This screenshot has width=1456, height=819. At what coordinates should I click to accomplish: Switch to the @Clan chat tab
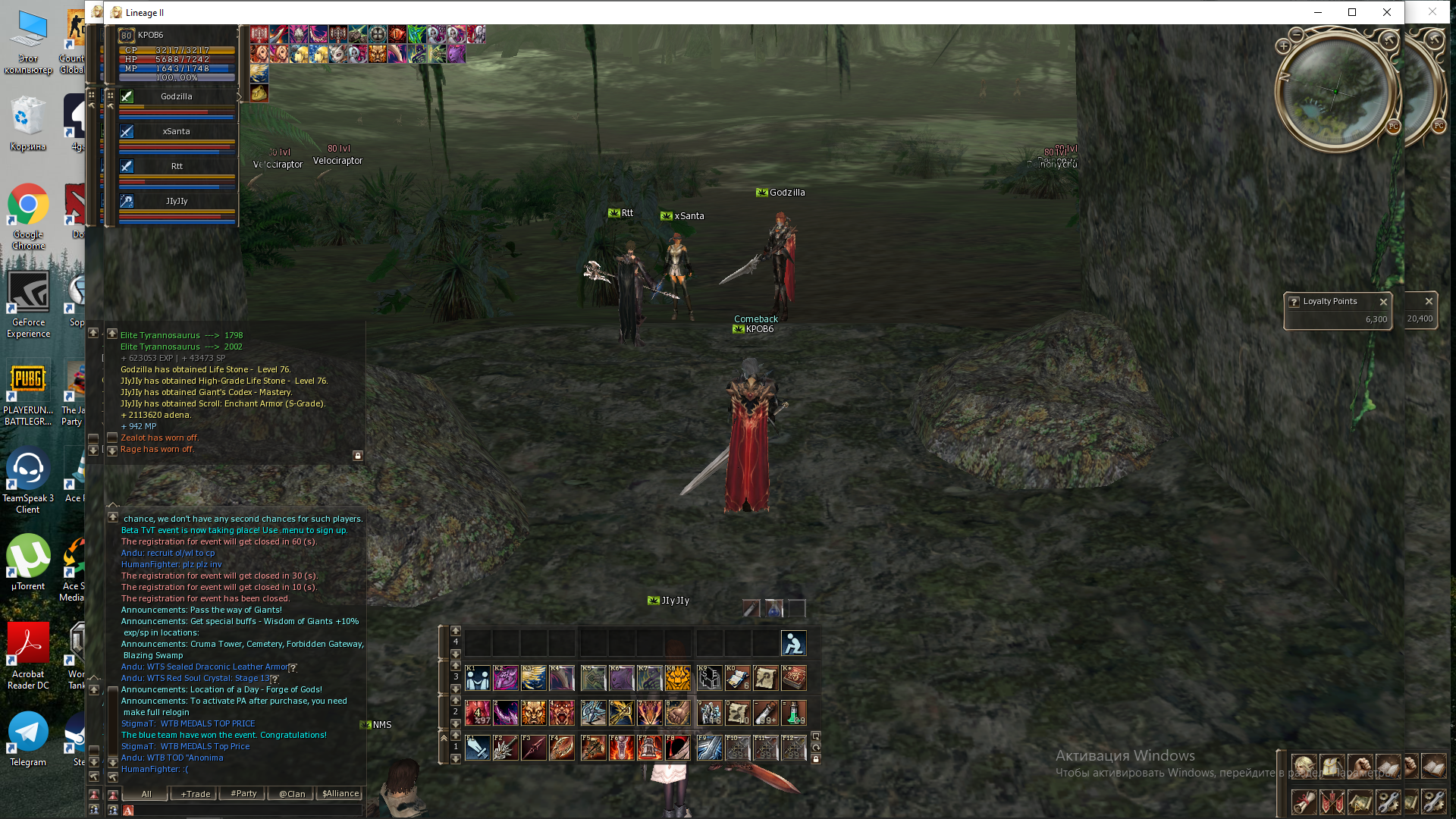(x=292, y=794)
